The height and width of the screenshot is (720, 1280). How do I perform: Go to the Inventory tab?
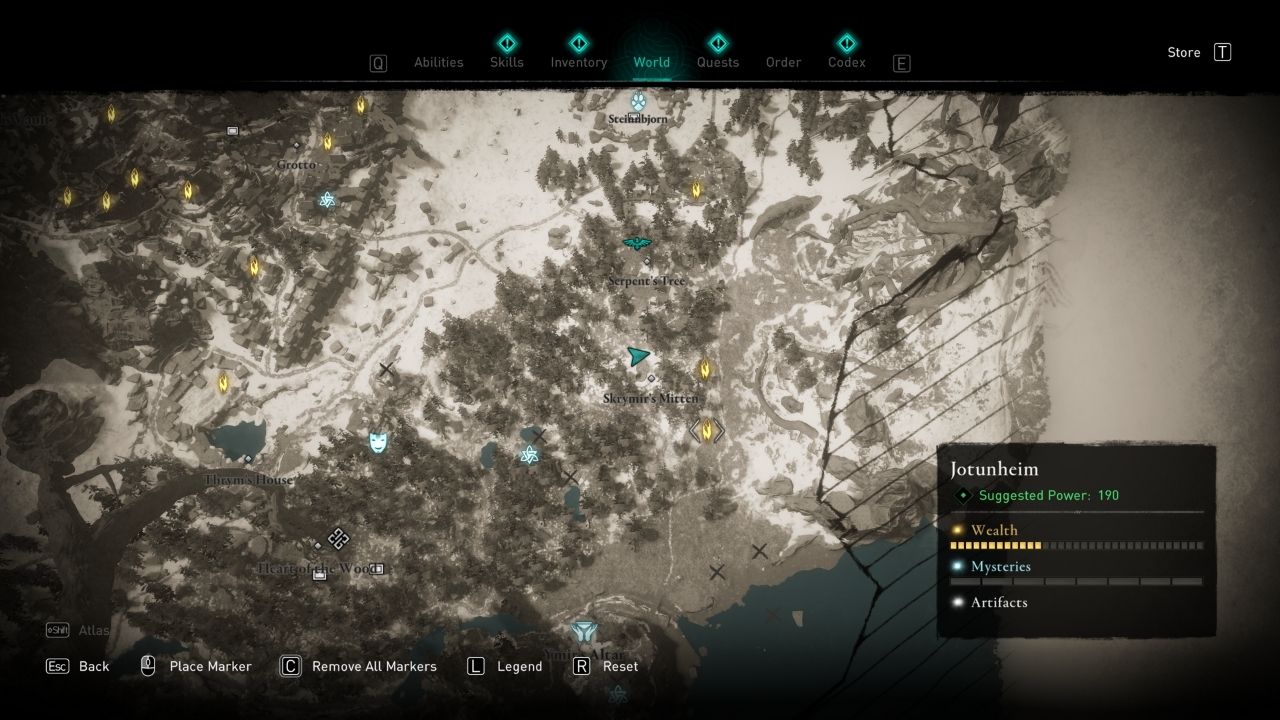[x=578, y=62]
